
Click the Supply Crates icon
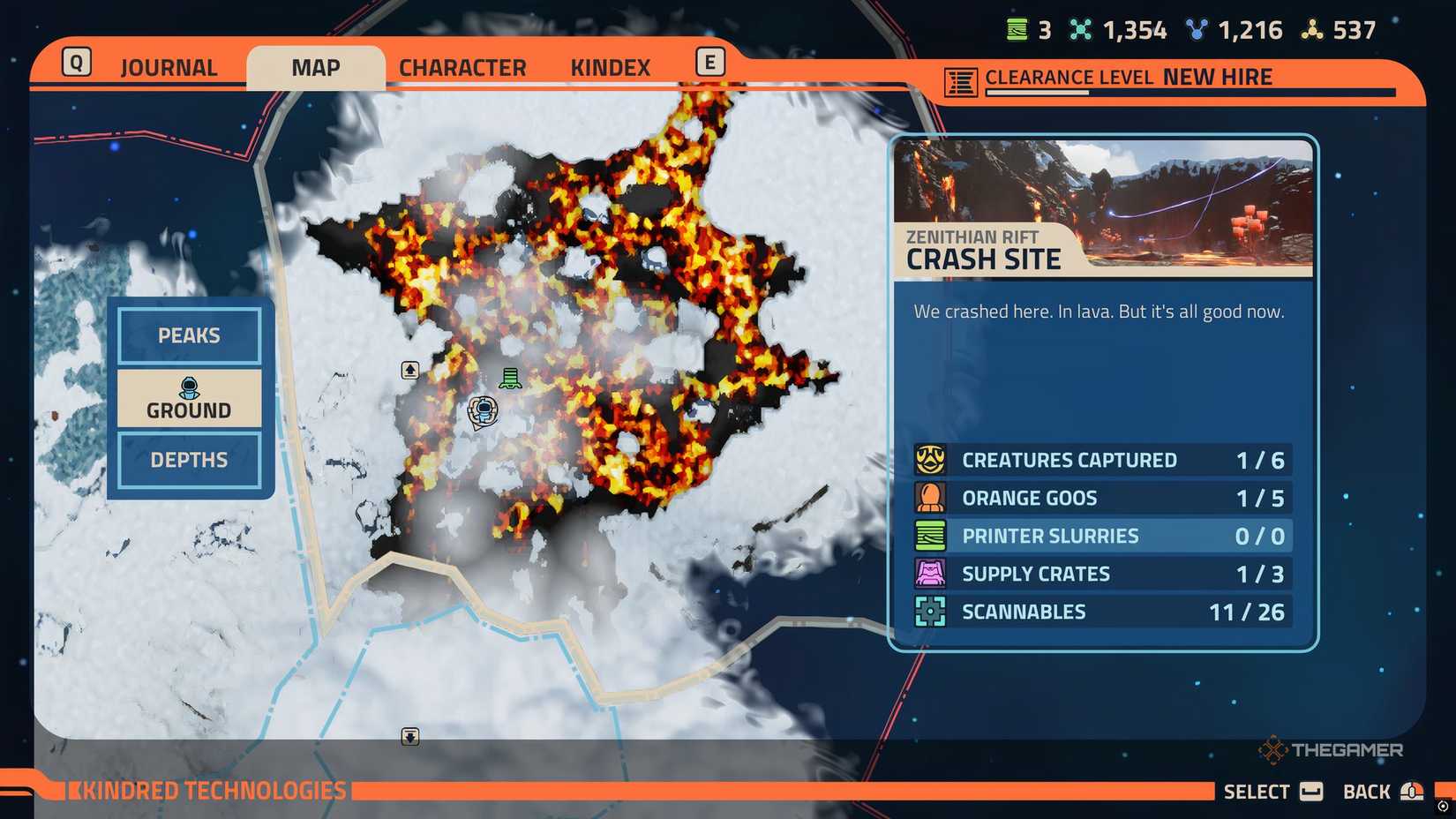point(929,574)
